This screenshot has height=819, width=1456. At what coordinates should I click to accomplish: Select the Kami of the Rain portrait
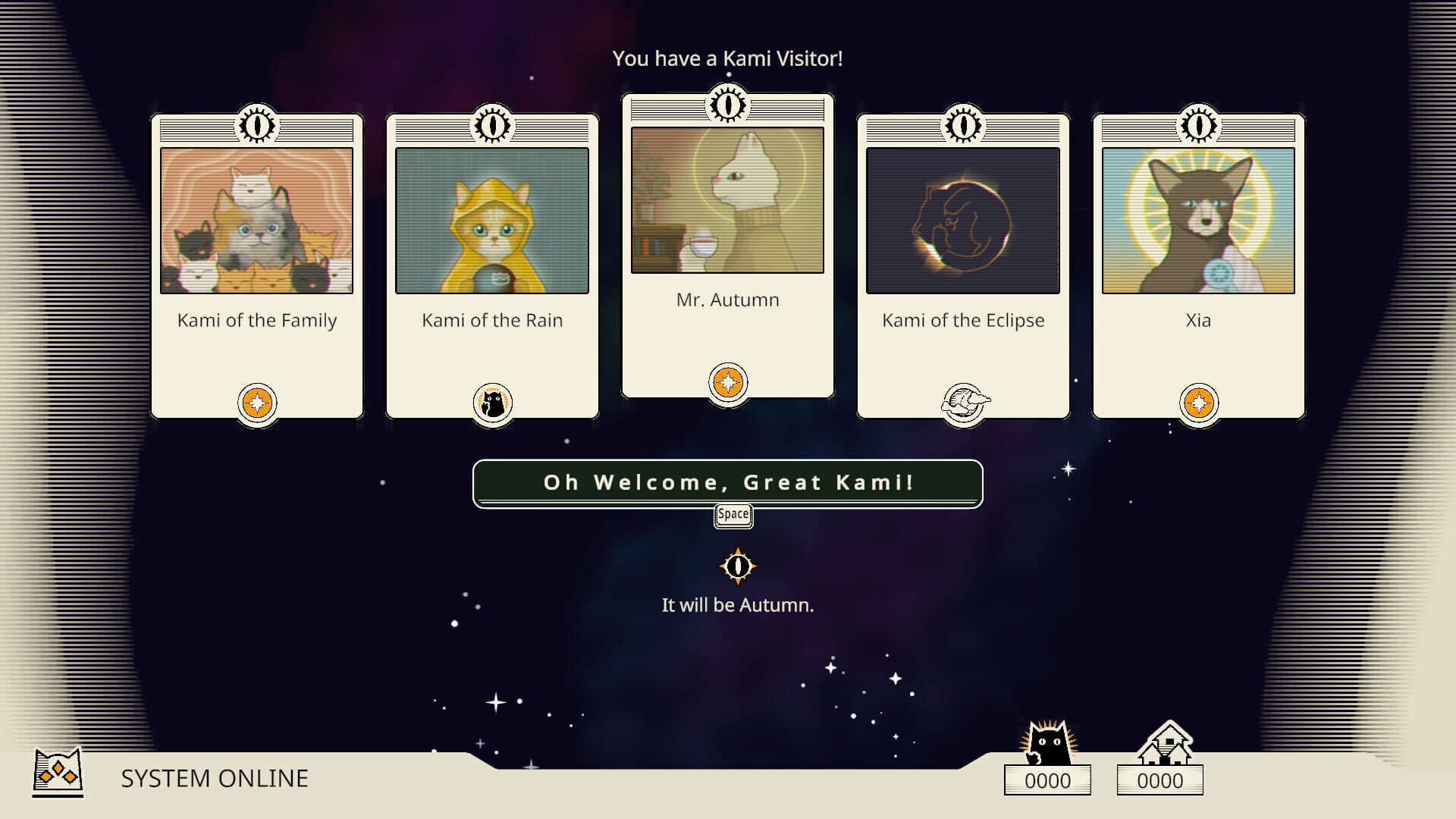(494, 220)
